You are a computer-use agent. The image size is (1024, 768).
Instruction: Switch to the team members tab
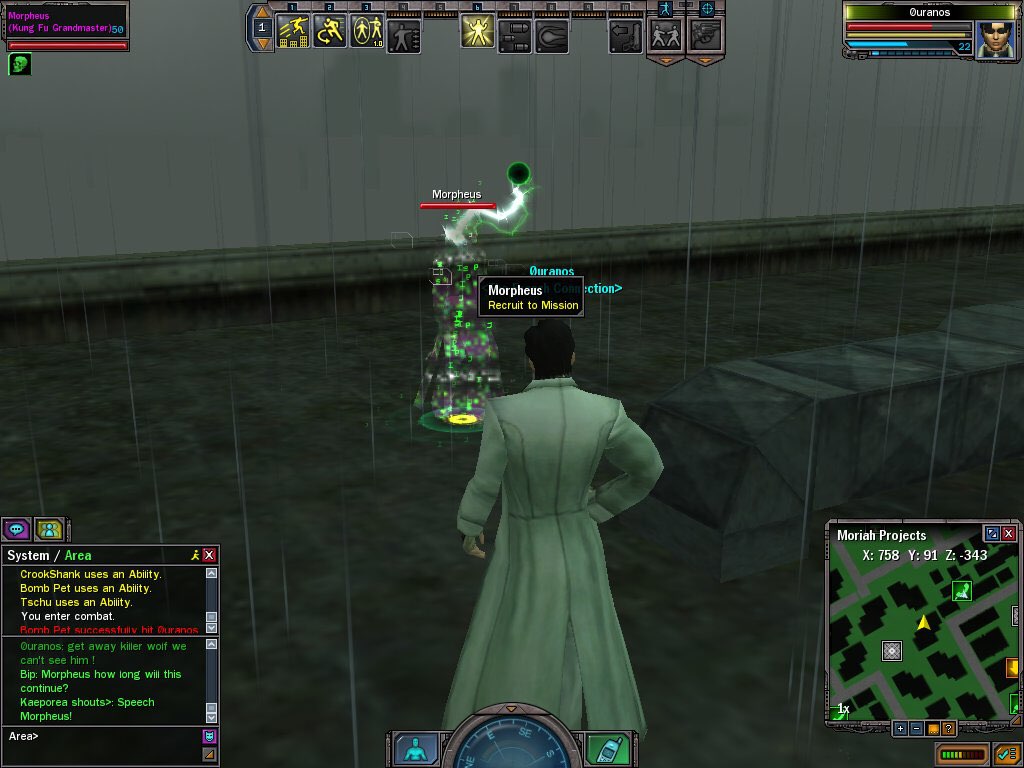(x=49, y=529)
